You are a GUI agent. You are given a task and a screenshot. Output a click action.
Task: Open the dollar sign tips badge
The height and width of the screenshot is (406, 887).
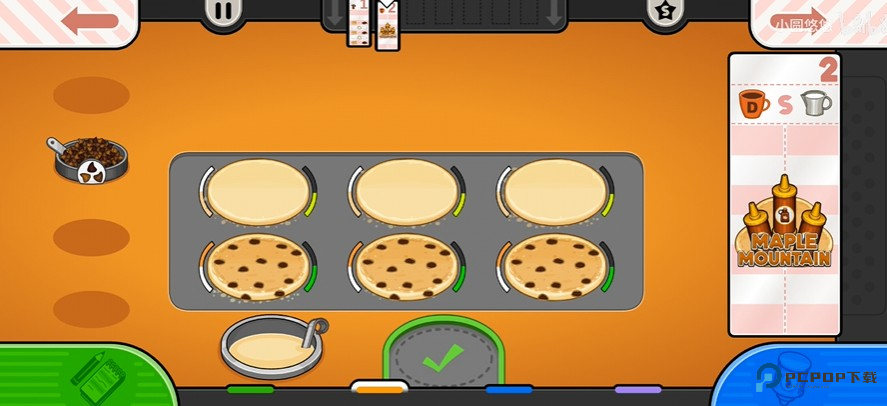(x=664, y=12)
